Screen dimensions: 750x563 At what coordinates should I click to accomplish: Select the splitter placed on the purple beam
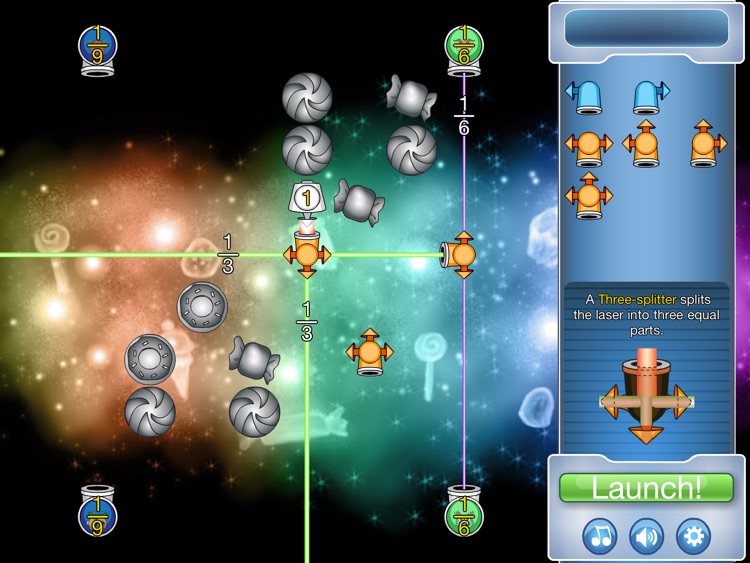[x=461, y=255]
